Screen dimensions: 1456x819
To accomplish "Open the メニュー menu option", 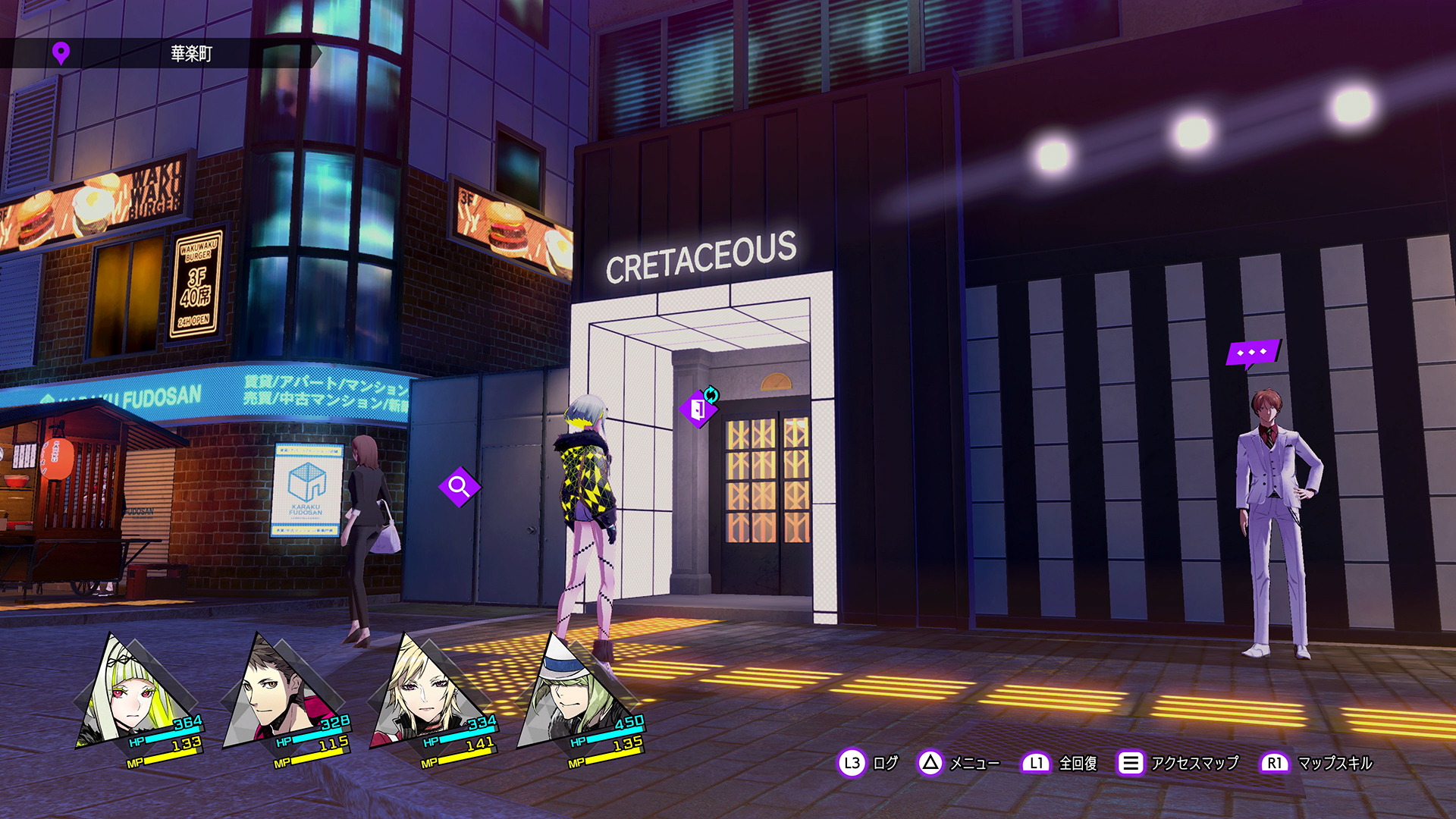I will click(x=959, y=763).
